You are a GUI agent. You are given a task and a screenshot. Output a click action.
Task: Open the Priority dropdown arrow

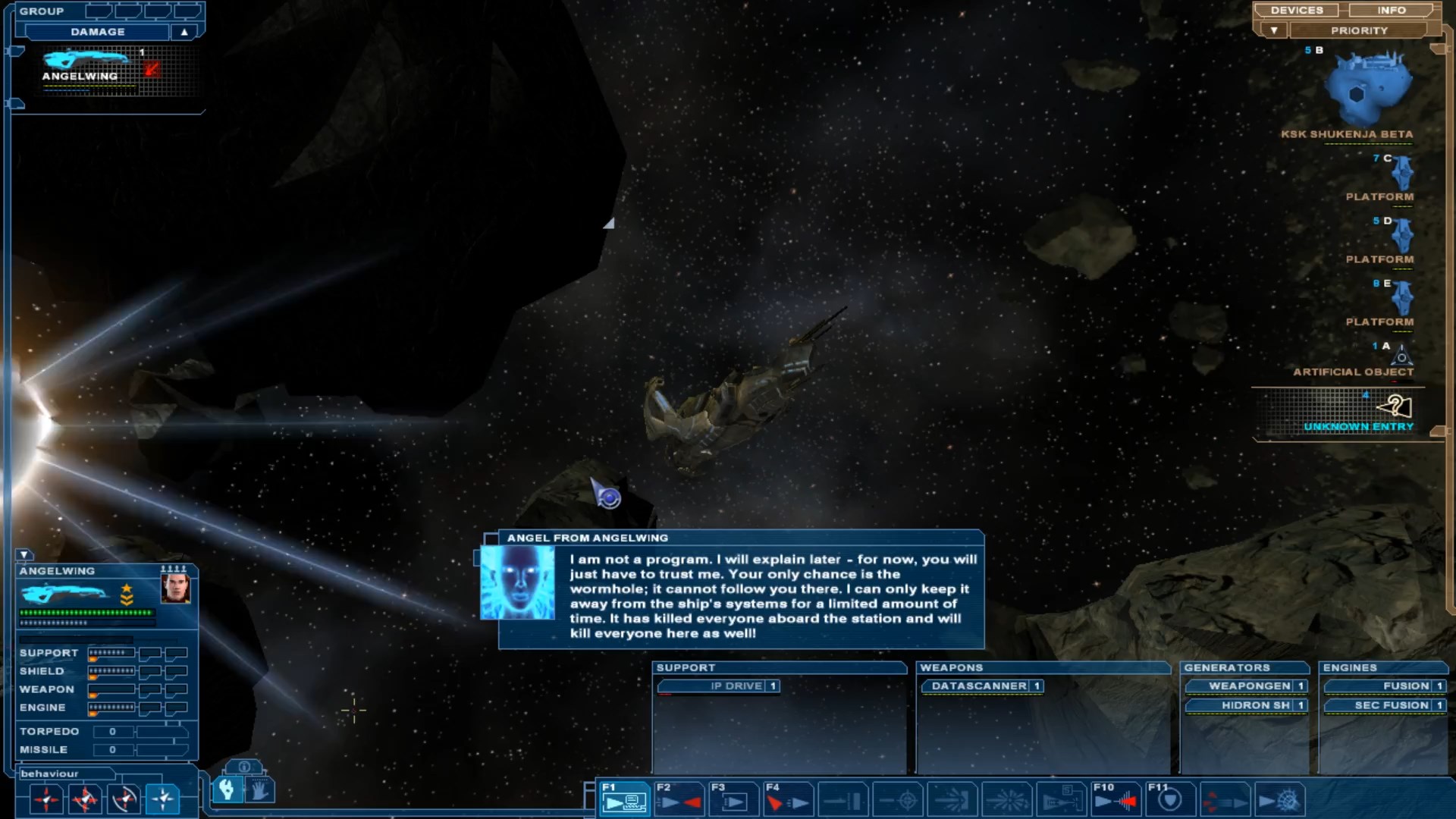click(x=1274, y=30)
